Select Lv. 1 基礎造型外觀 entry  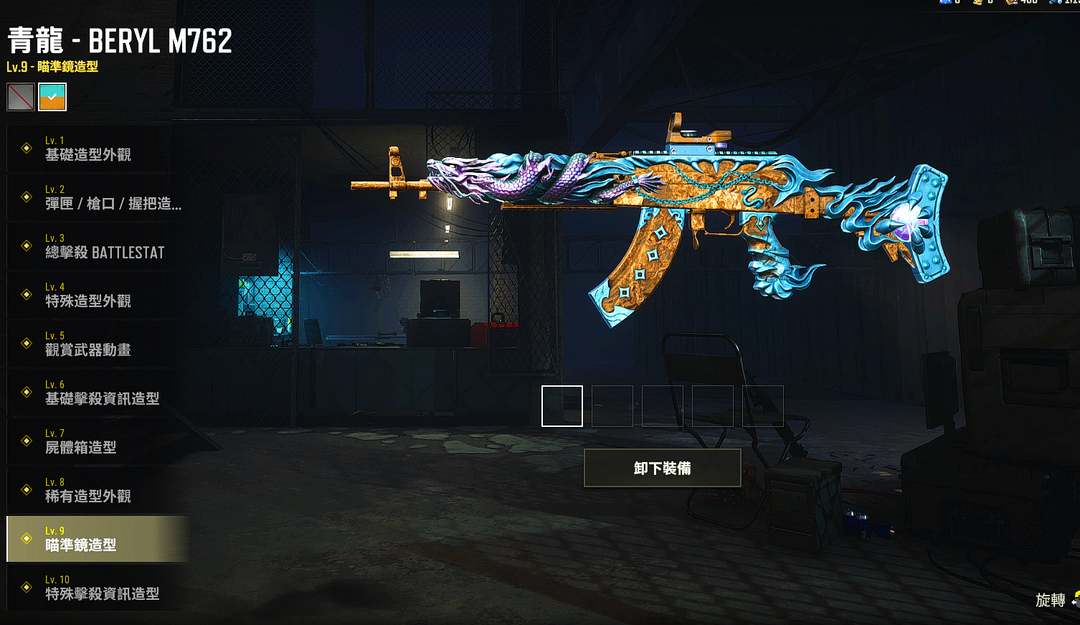coord(95,149)
